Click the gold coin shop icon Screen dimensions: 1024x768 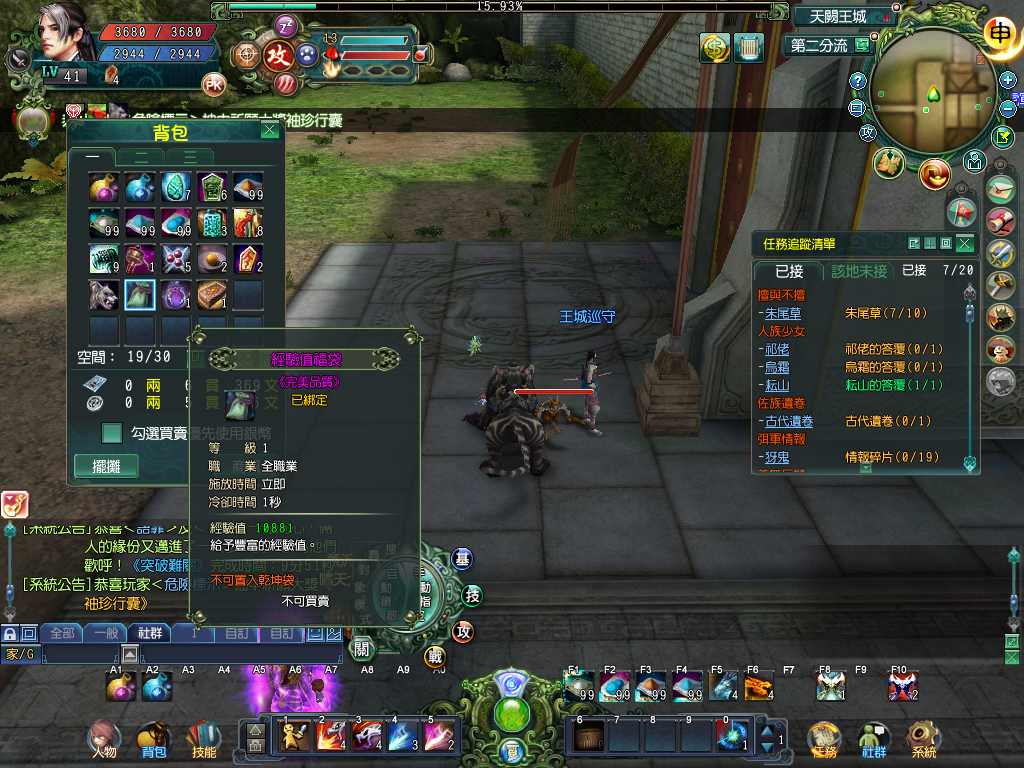[x=714, y=48]
